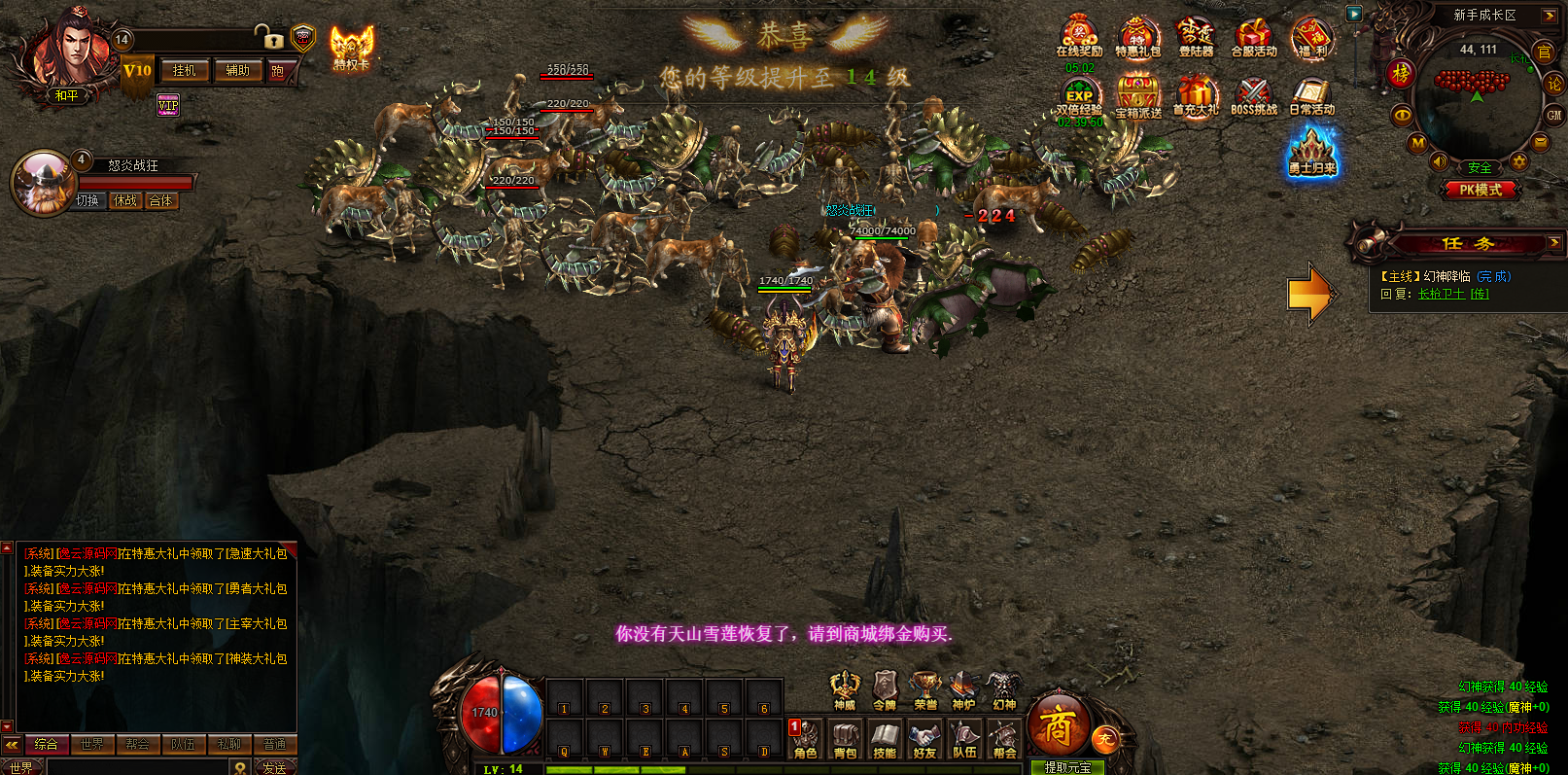Toggle 挂机 auto-battle mode

click(x=184, y=71)
